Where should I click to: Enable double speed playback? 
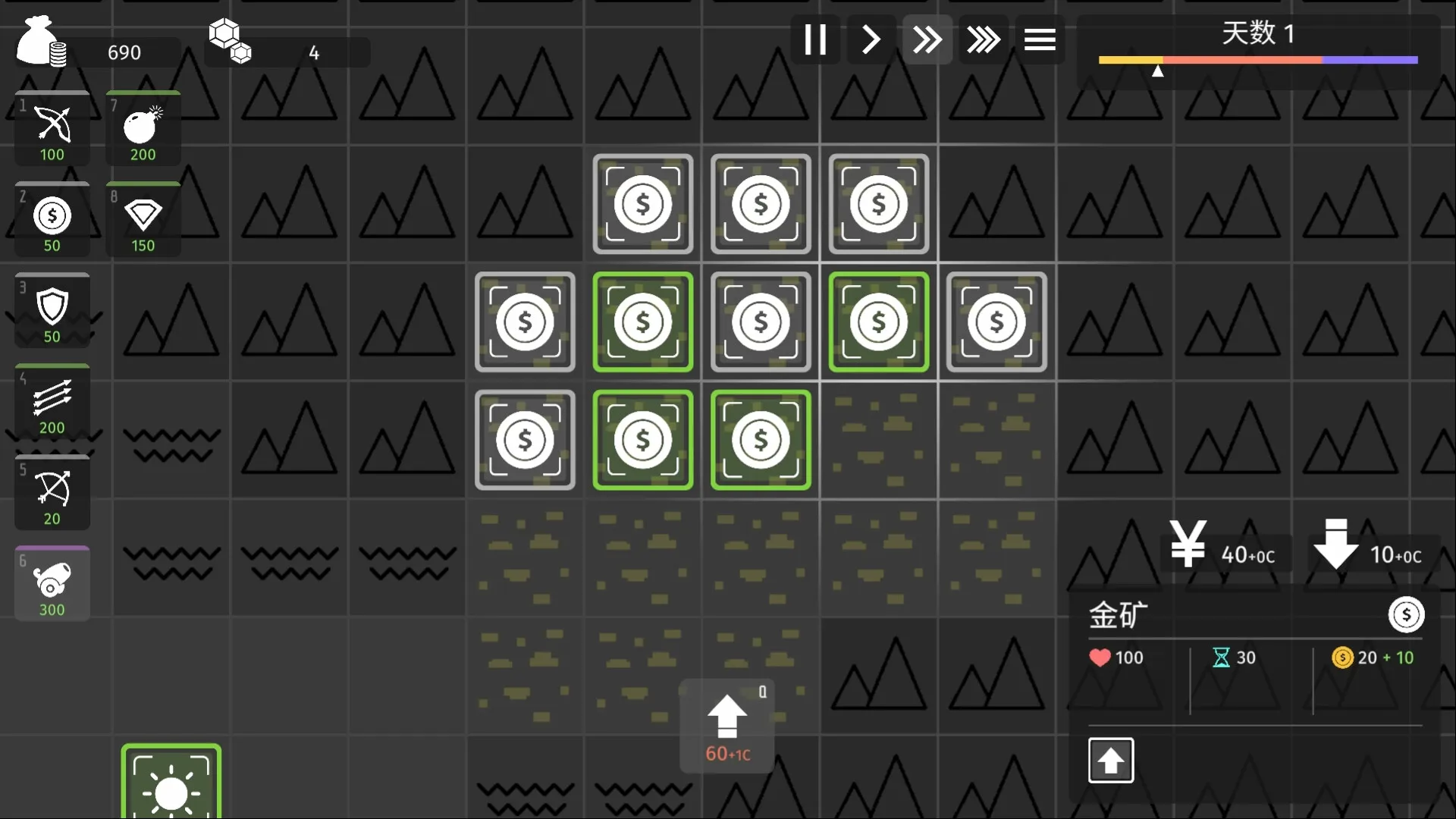927,39
